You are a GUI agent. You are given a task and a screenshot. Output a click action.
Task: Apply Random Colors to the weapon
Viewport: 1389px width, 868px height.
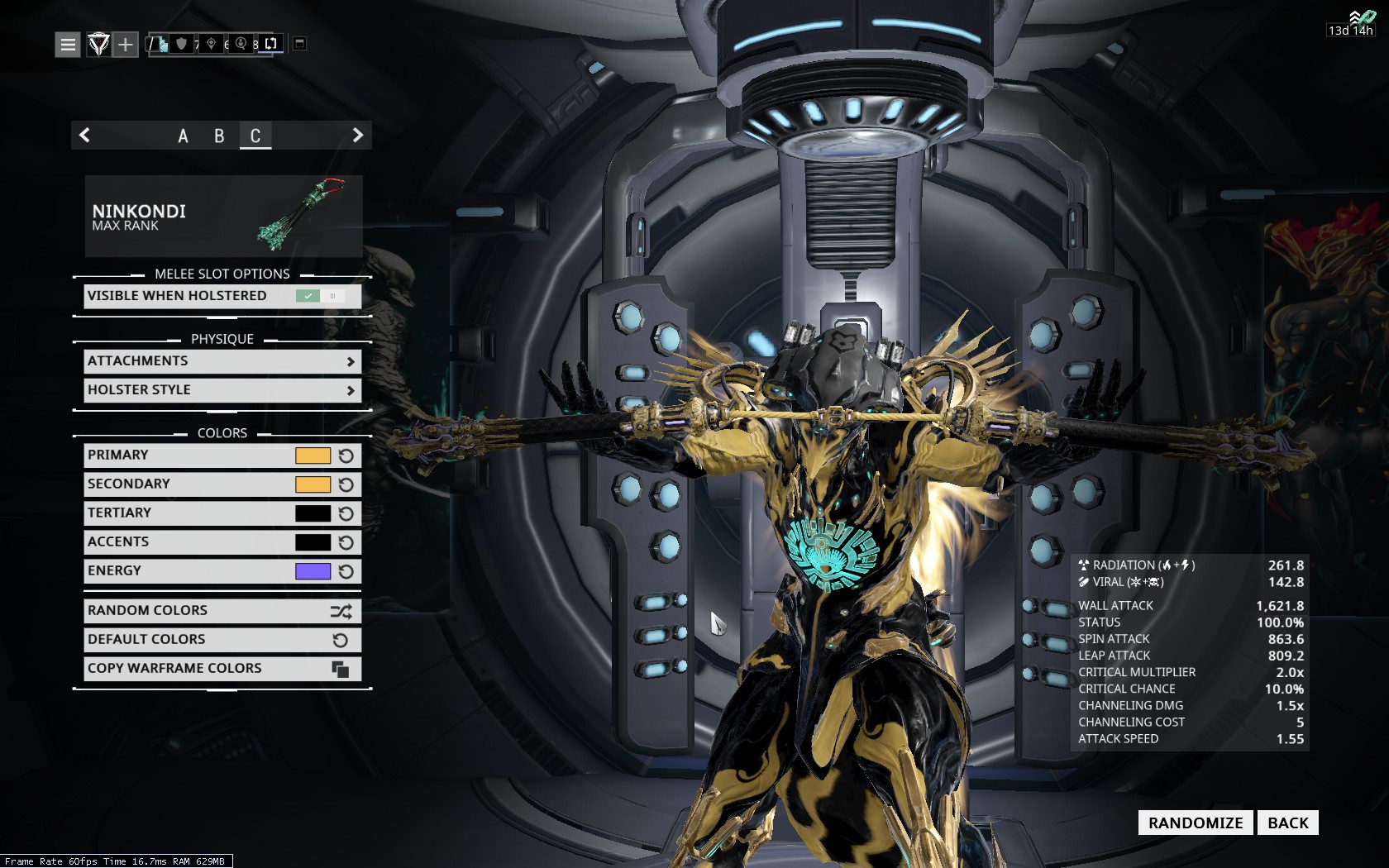222,611
